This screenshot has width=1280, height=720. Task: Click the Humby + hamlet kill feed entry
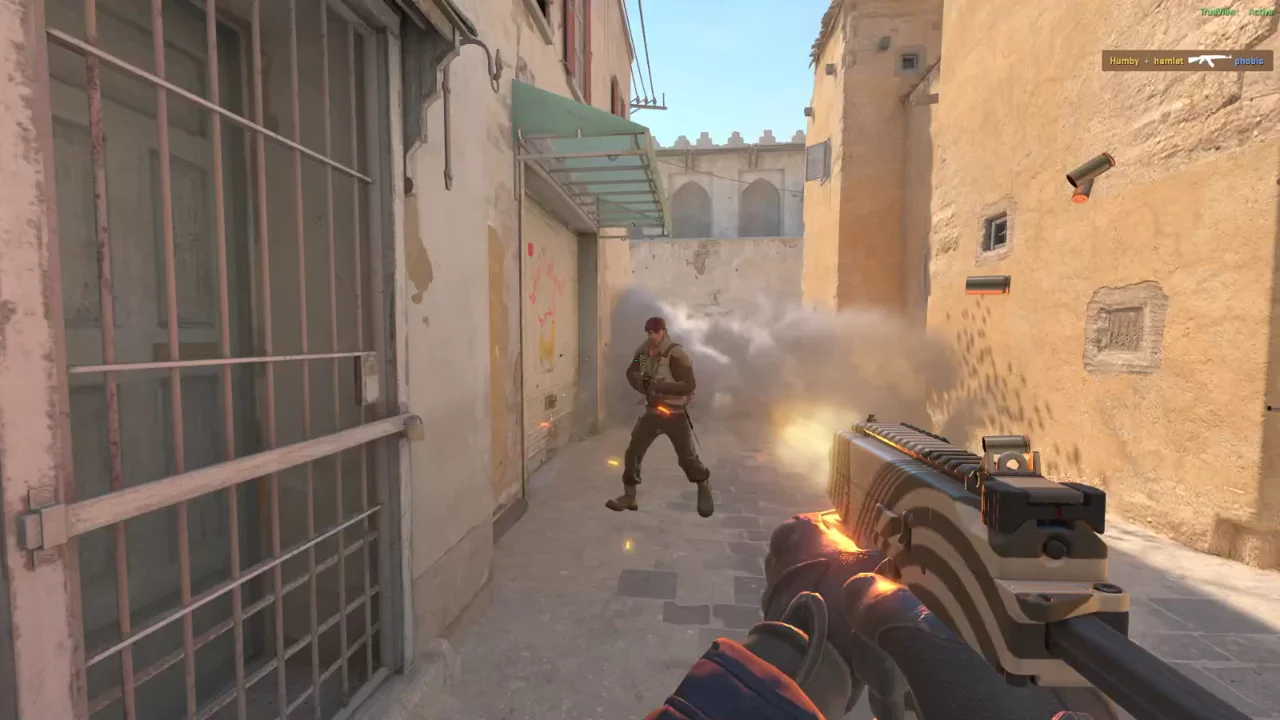click(1146, 61)
